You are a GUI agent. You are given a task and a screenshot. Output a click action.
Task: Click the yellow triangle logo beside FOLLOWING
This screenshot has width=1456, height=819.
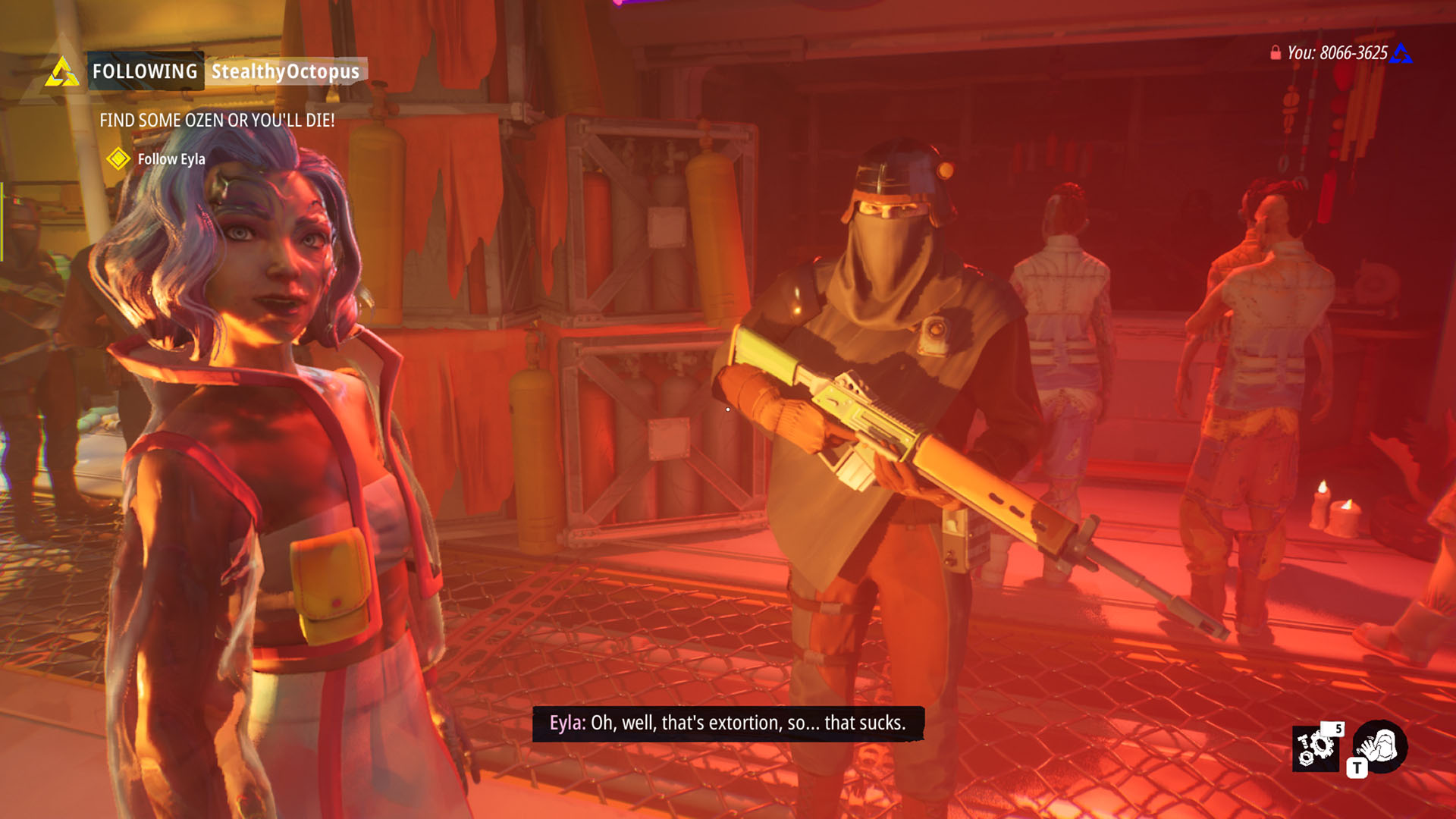(61, 72)
